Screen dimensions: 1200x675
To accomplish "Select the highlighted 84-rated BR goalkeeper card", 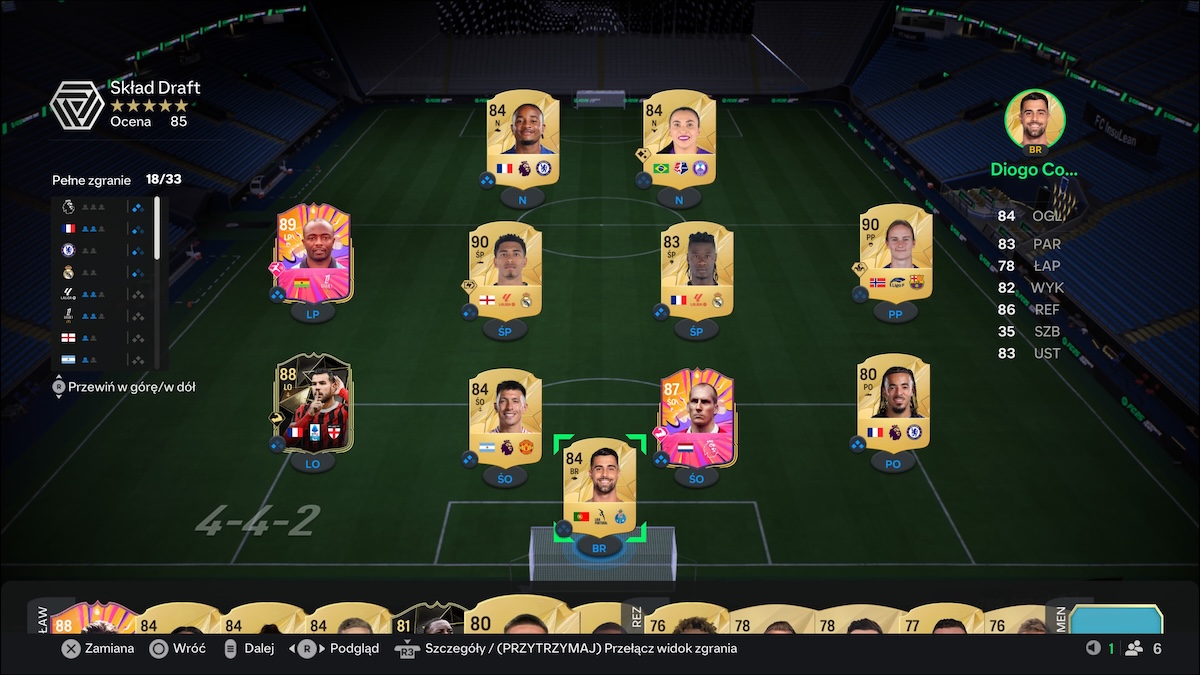I will (x=599, y=484).
